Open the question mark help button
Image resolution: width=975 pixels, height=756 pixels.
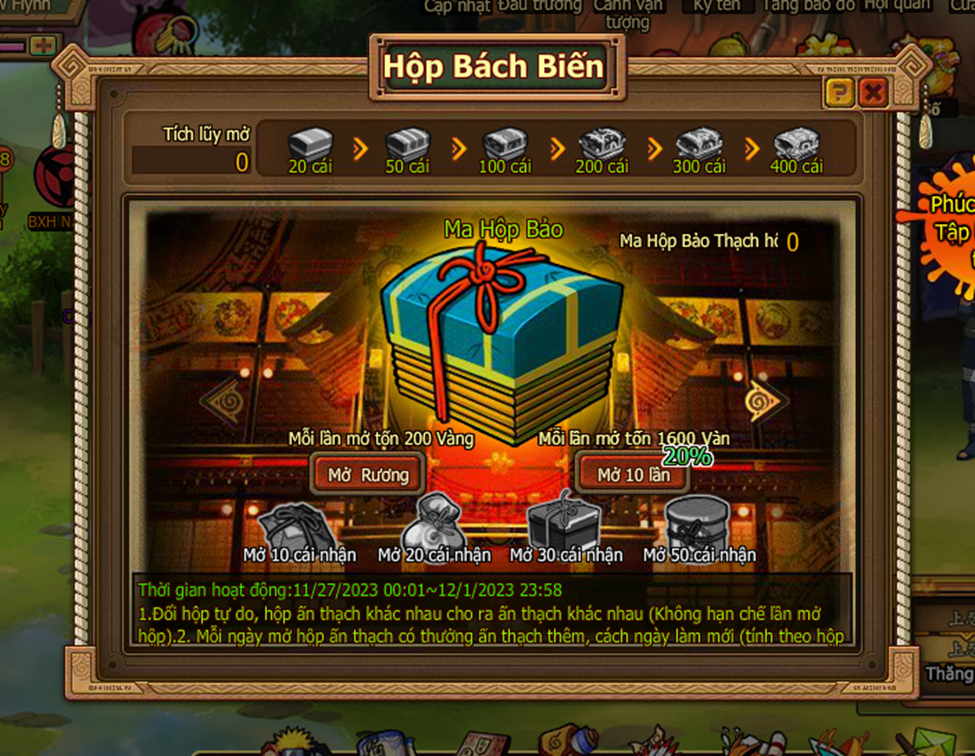[x=839, y=94]
